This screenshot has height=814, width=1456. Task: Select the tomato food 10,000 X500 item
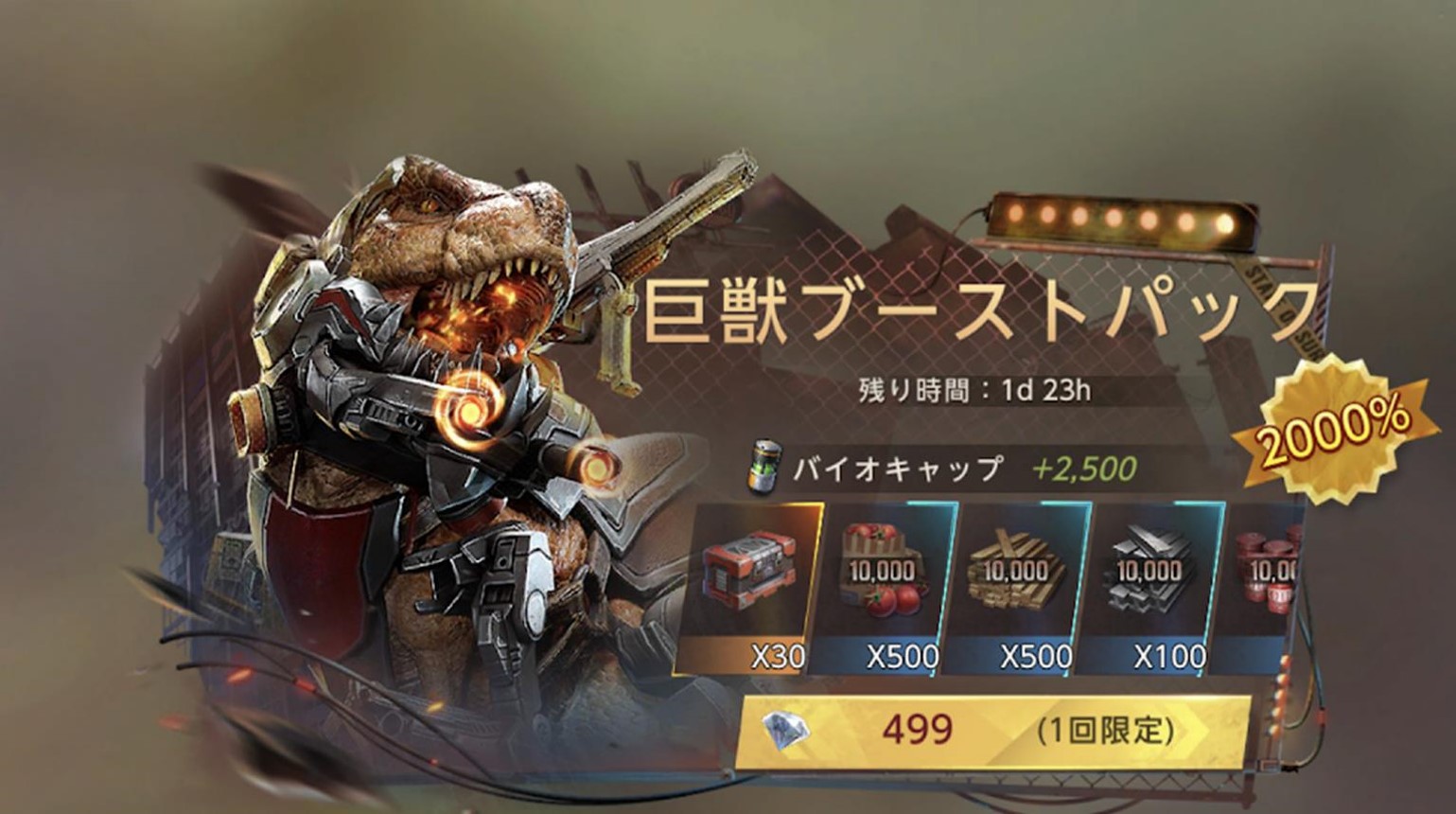882,587
